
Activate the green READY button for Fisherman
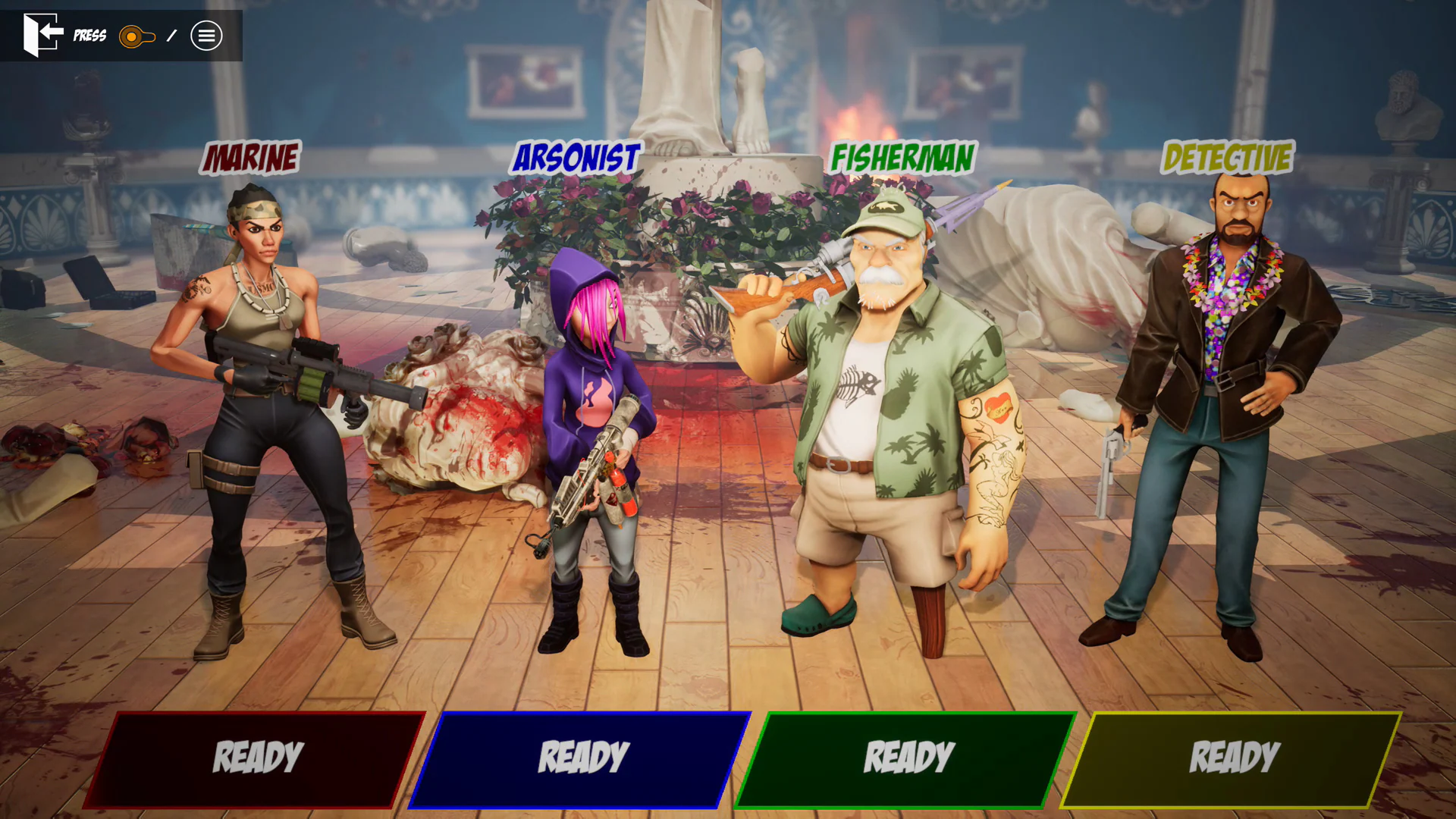(907, 759)
